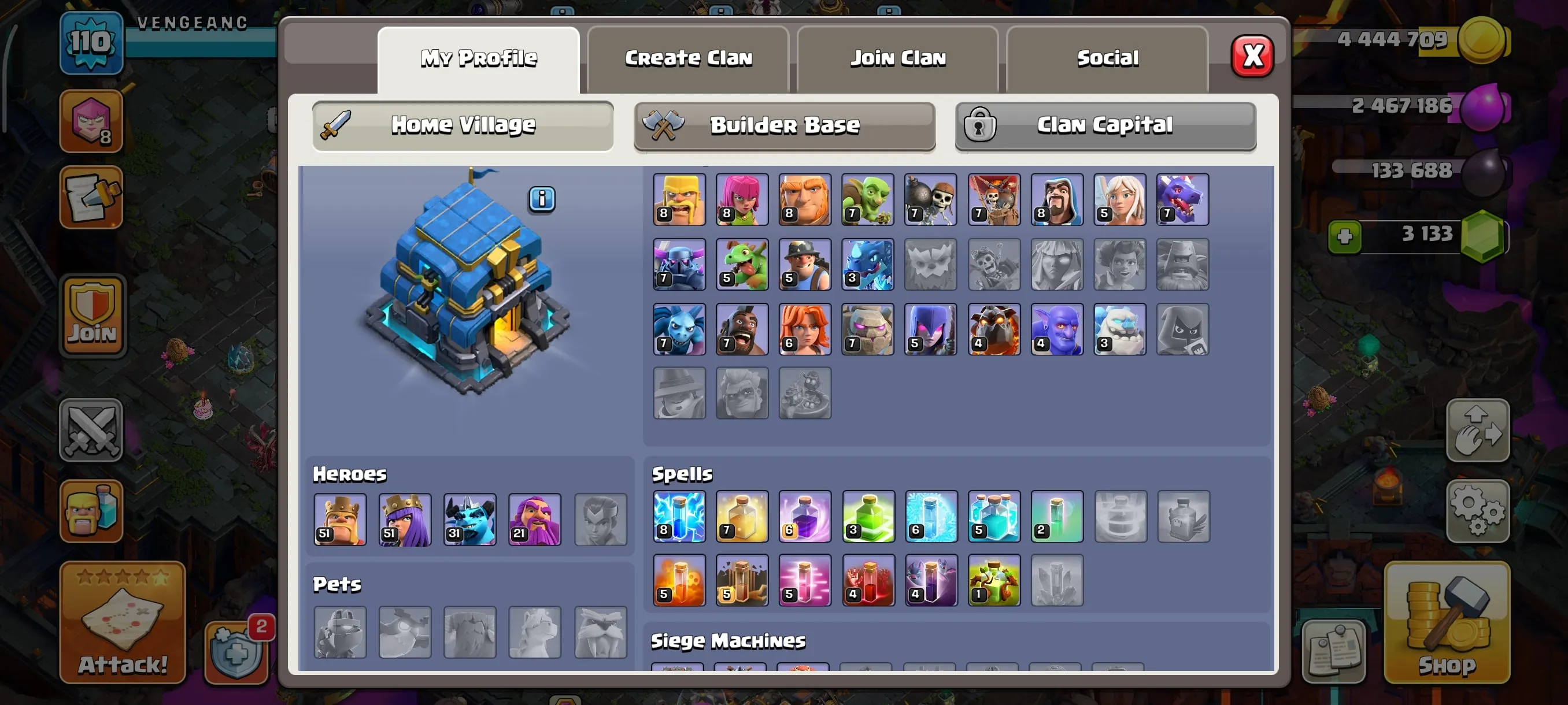
Task: Open the Create Clan tab
Action: click(x=688, y=58)
